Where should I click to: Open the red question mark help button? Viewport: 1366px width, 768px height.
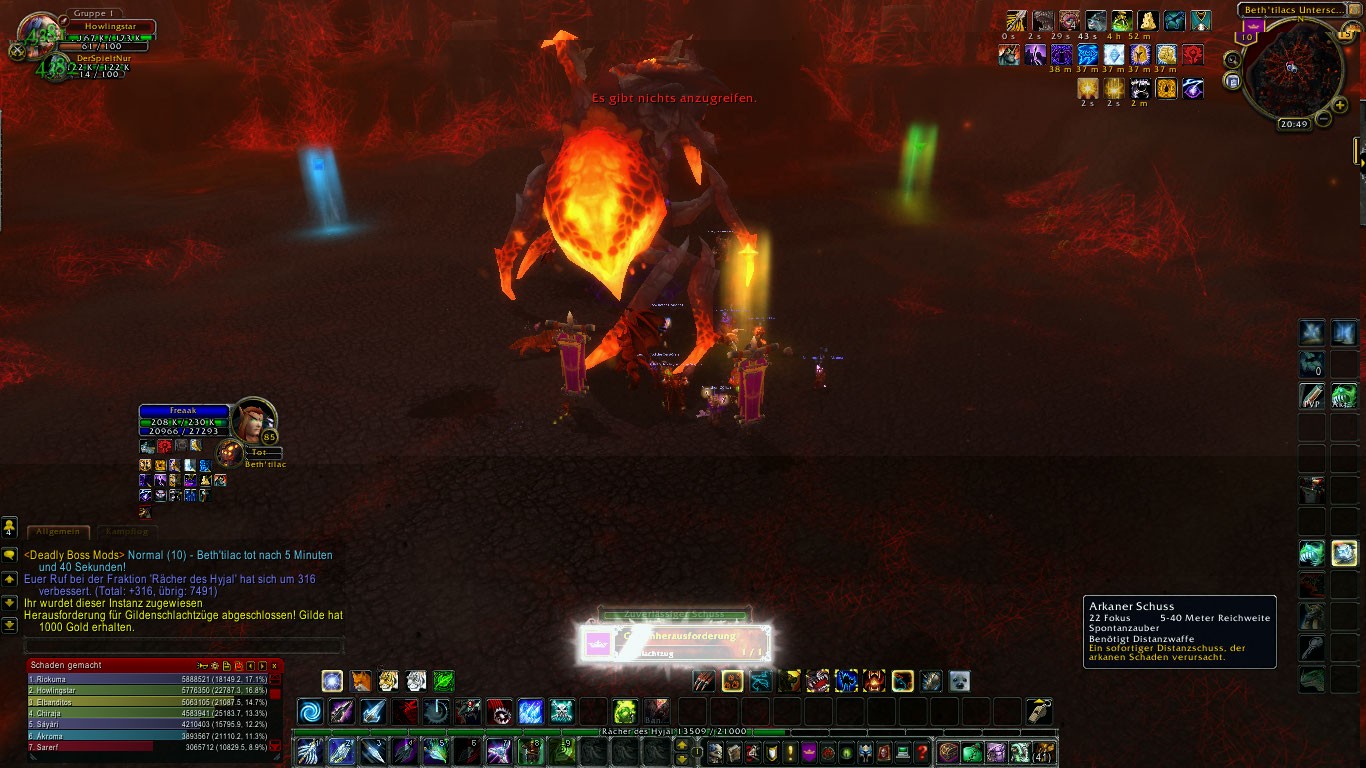(x=922, y=752)
